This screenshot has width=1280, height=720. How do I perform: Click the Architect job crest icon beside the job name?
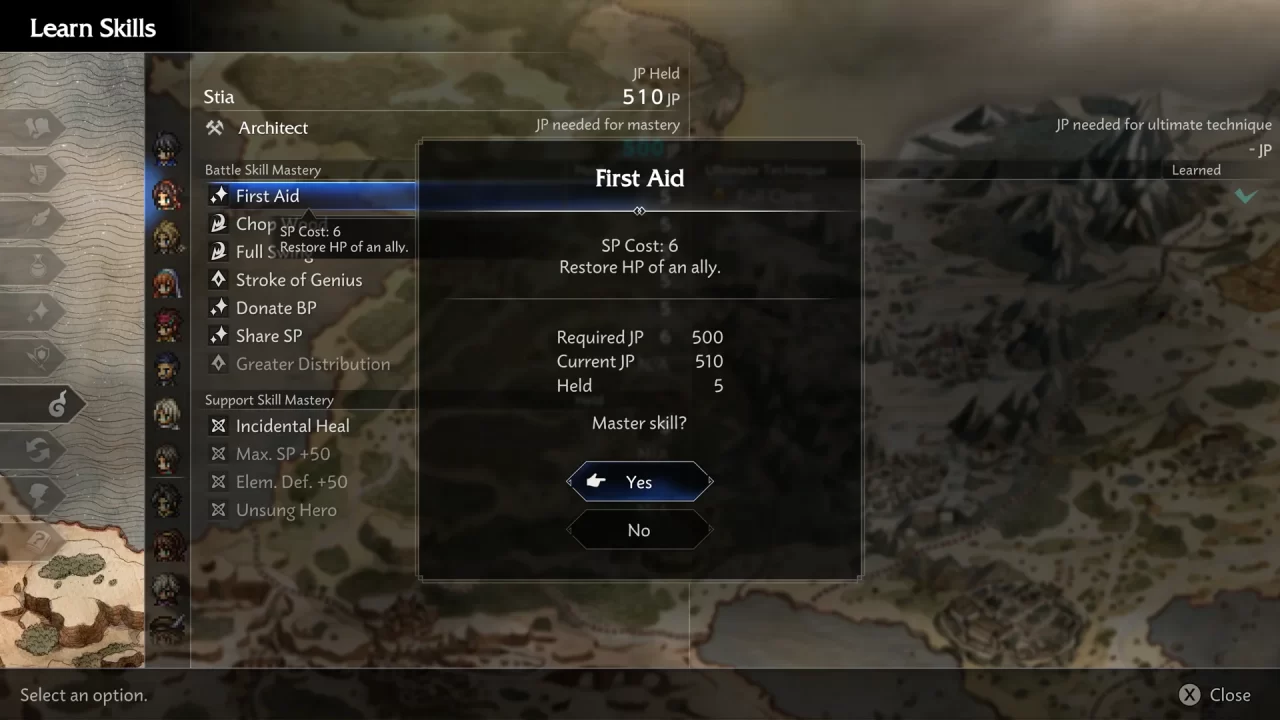pyautogui.click(x=214, y=128)
